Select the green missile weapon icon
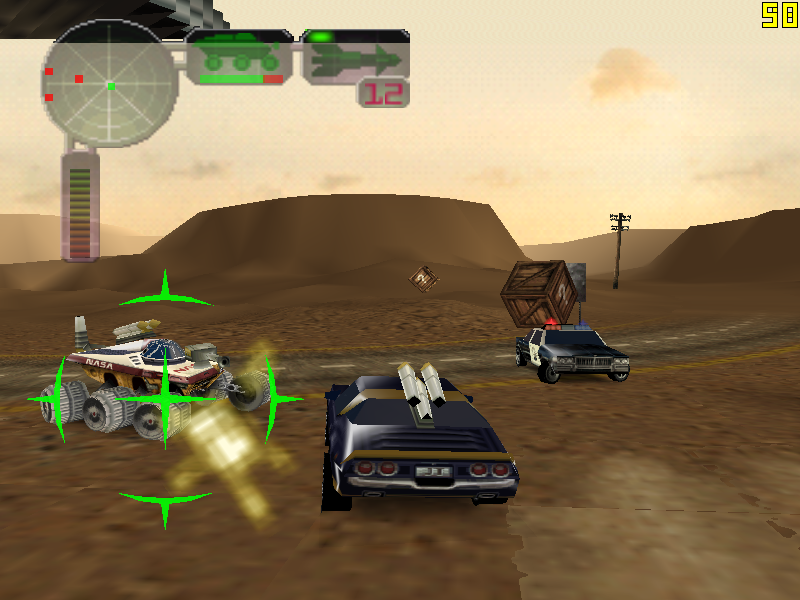Screen dimensions: 800x600 355,59
